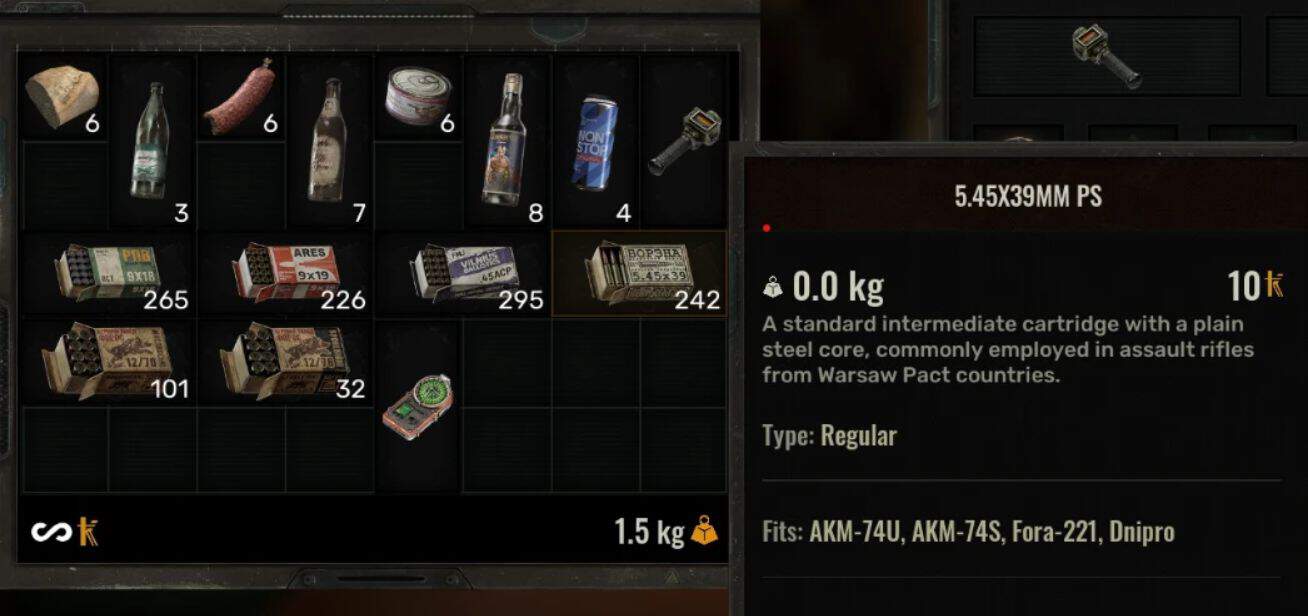Viewport: 1308px width, 616px height.
Task: Pick the green water bottle item
Action: [150, 140]
